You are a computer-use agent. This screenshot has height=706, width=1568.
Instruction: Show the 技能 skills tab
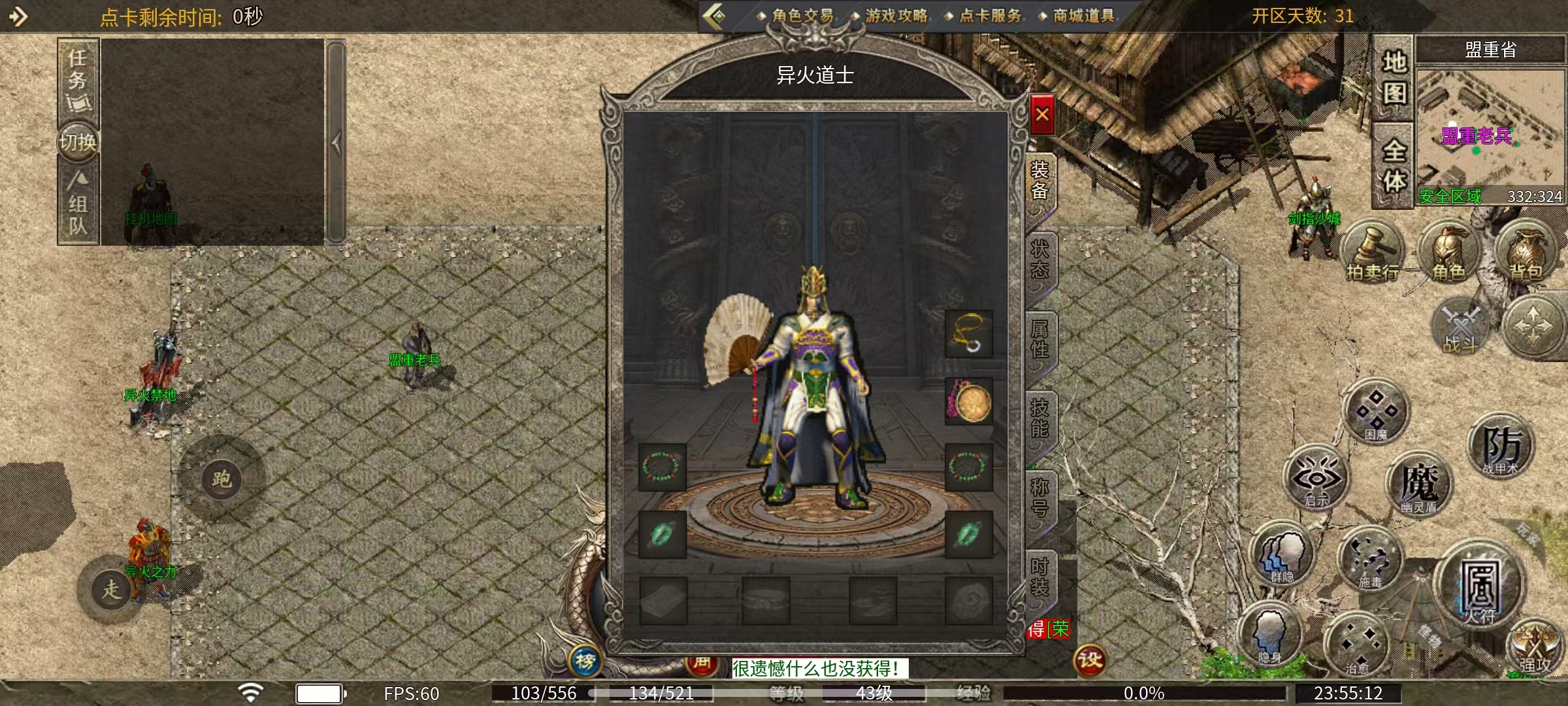(x=1039, y=418)
